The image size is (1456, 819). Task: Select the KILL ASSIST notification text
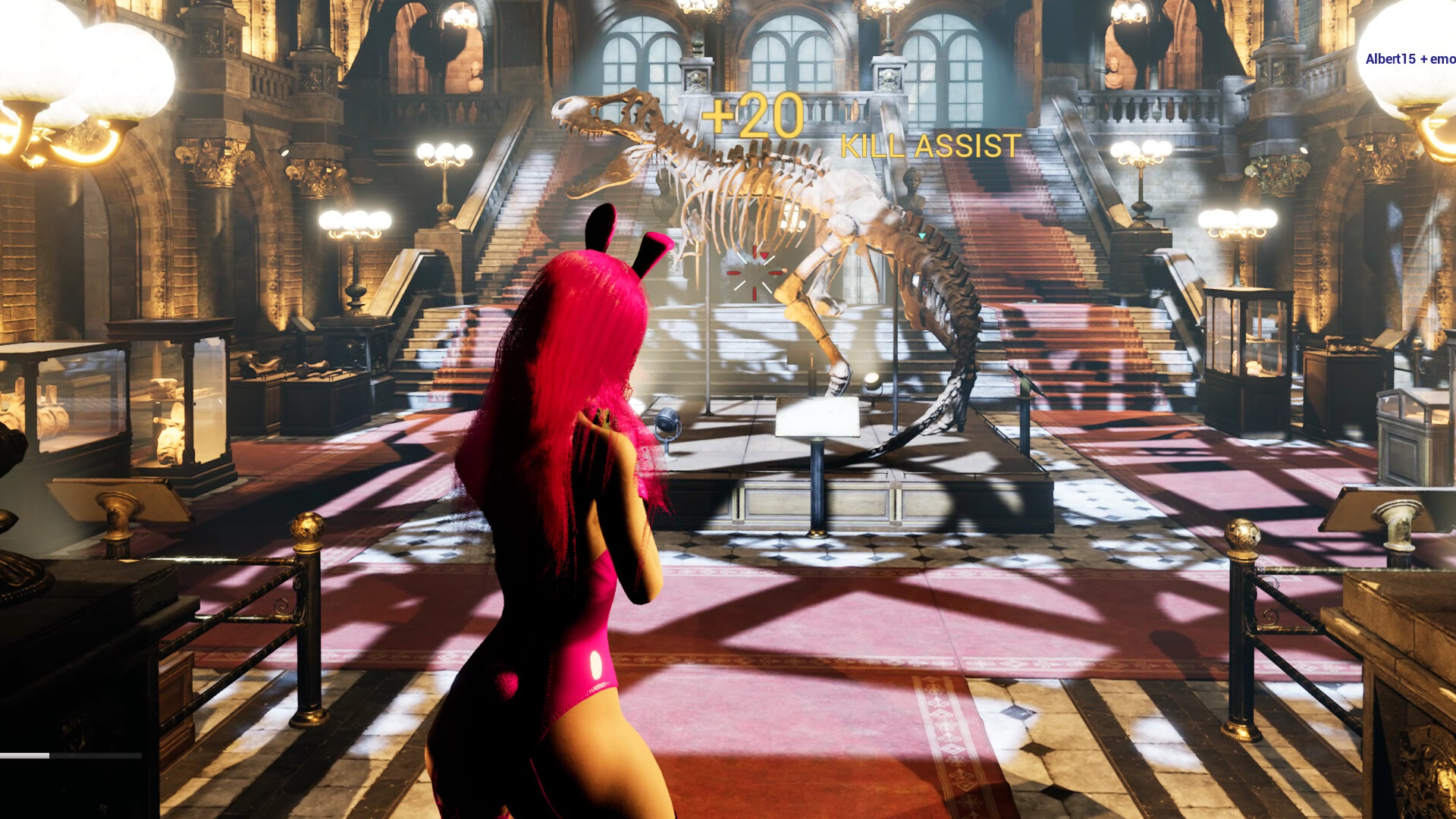pos(930,147)
